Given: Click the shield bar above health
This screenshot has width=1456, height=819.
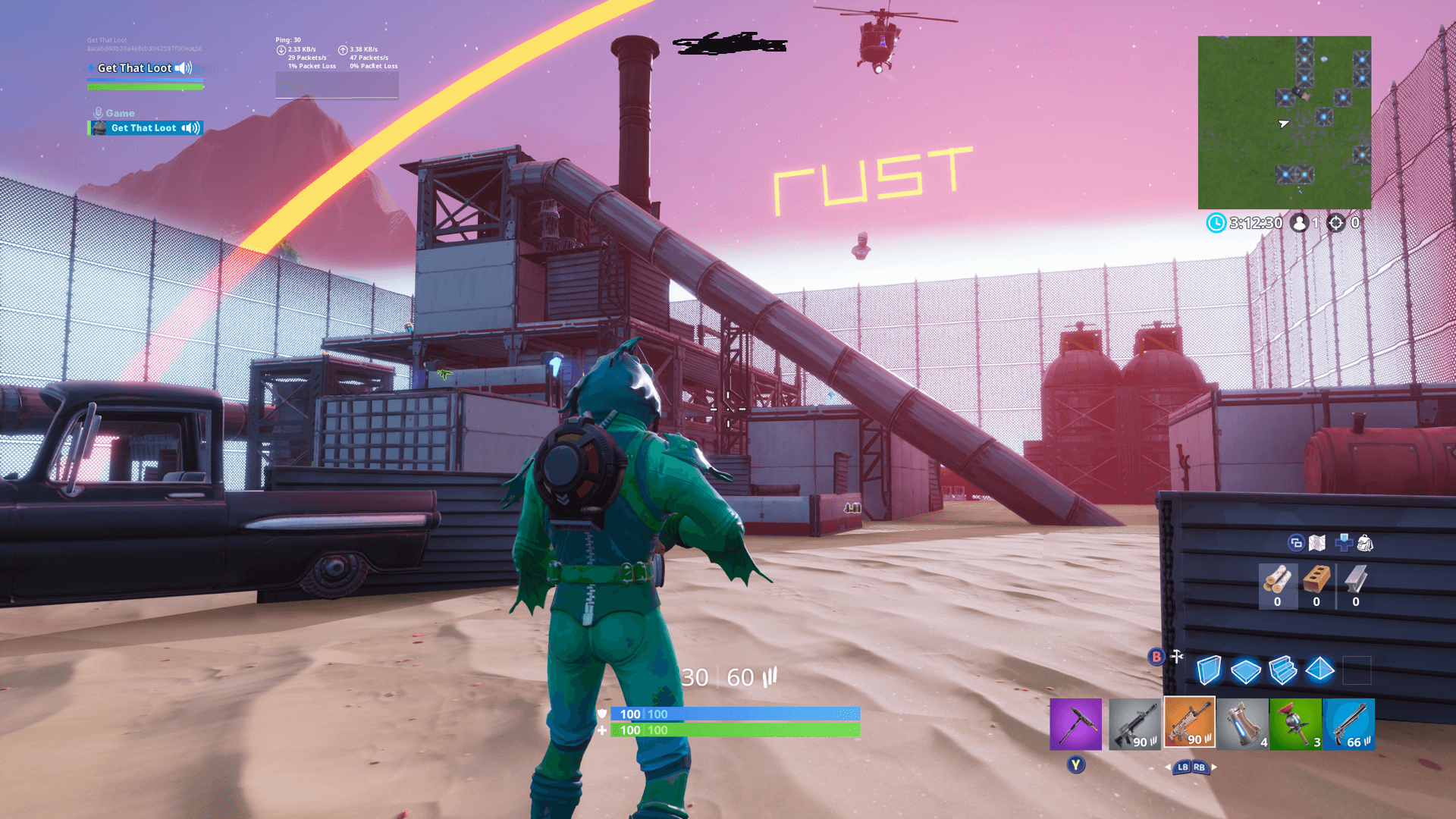Looking at the screenshot, I should [736, 714].
